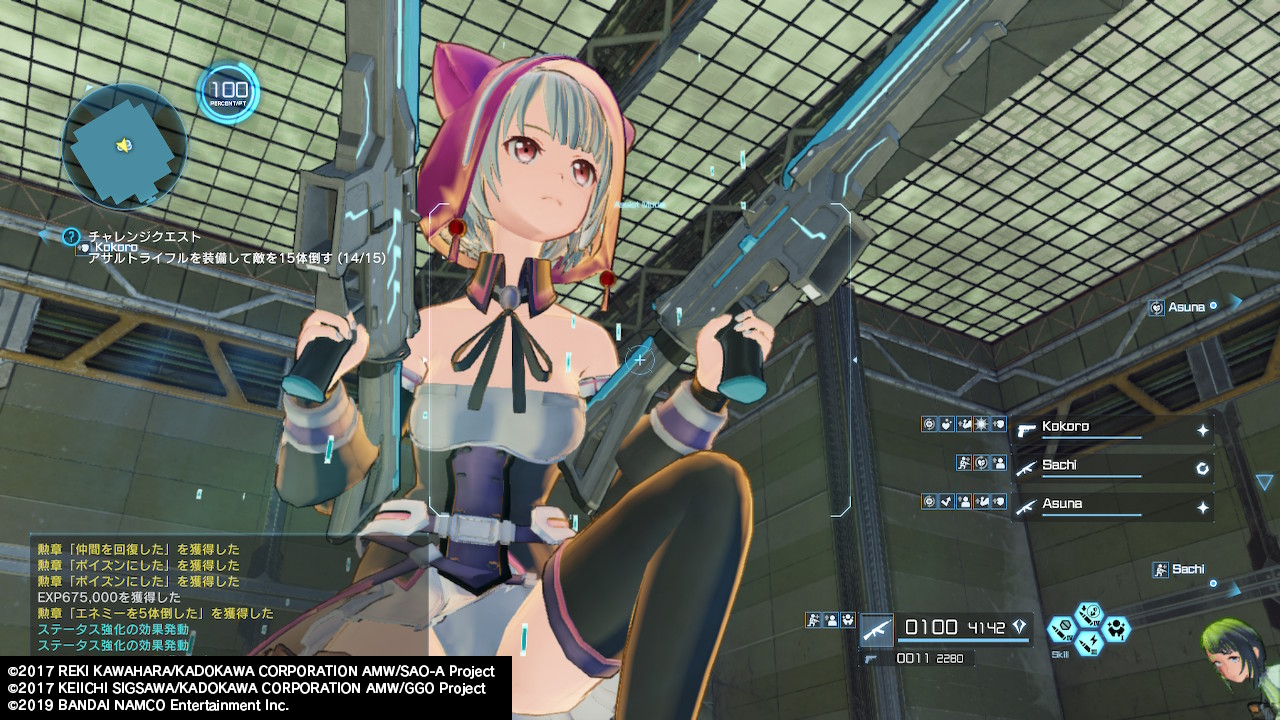Activate the top bullet skill hexagon
The image size is (1280, 720).
[x=1089, y=612]
